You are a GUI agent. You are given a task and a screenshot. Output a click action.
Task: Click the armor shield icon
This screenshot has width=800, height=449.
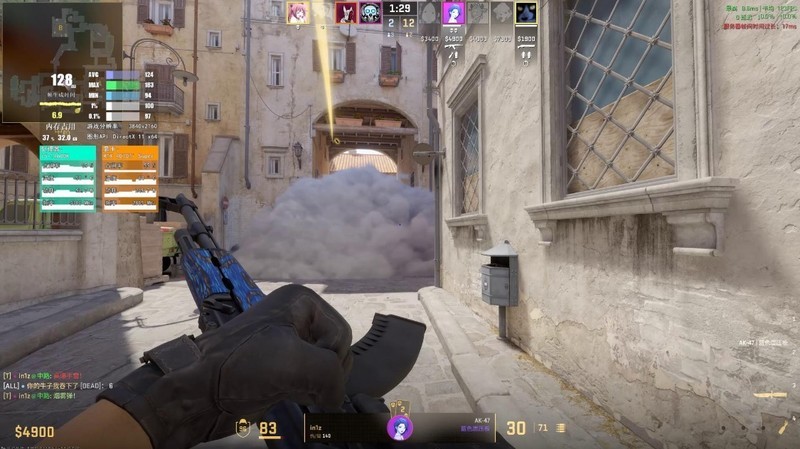tap(243, 428)
